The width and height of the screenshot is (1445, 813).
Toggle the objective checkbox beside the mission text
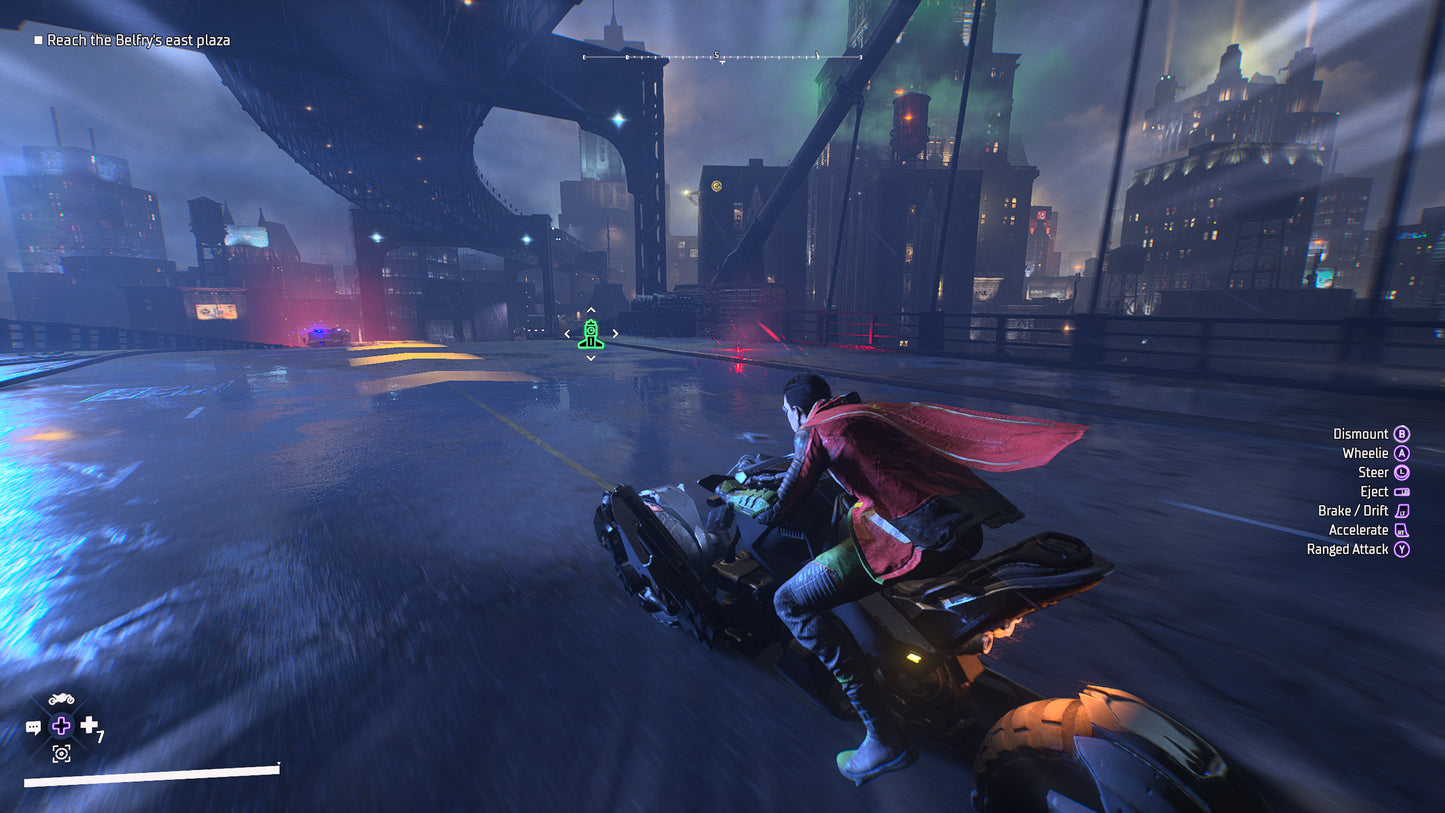click(38, 40)
